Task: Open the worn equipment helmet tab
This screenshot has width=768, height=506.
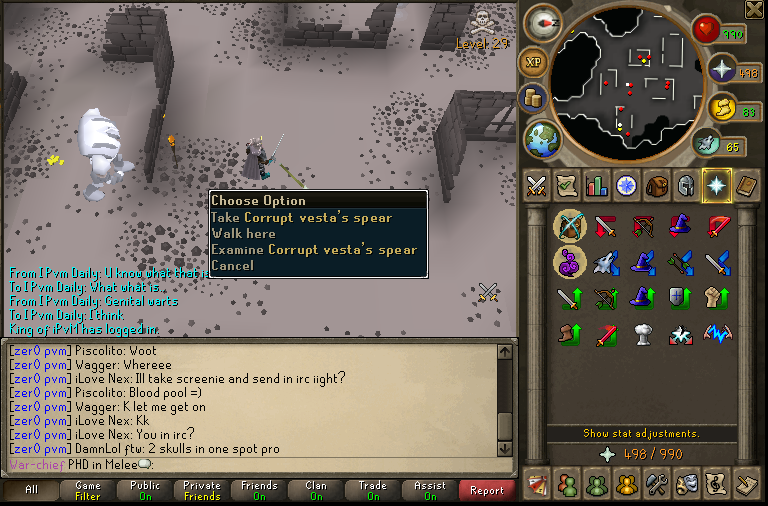Action: pyautogui.click(x=686, y=186)
